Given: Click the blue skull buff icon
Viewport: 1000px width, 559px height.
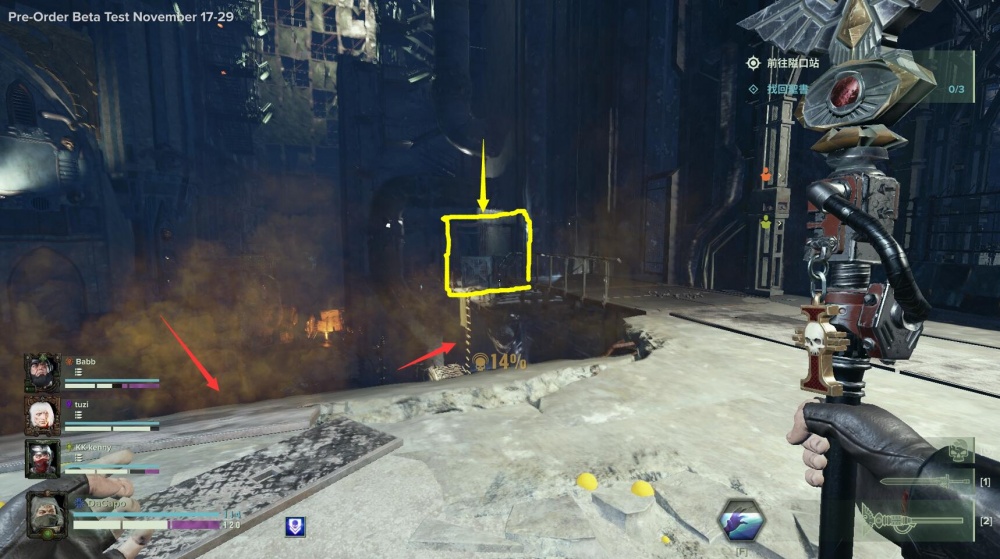Looking at the screenshot, I should pyautogui.click(x=295, y=526).
